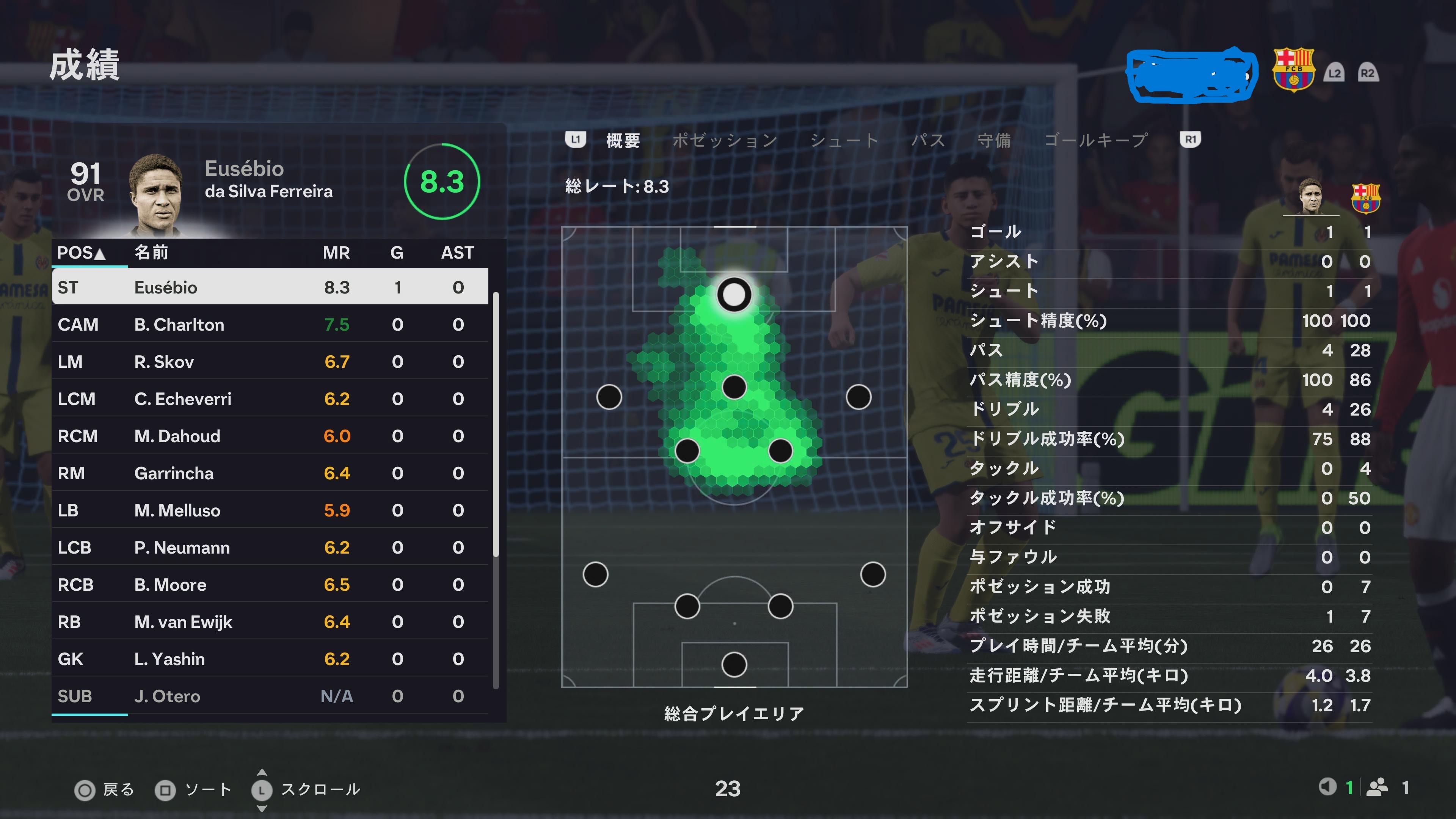
Task: Choose substitute J. Otero's row
Action: (x=270, y=696)
